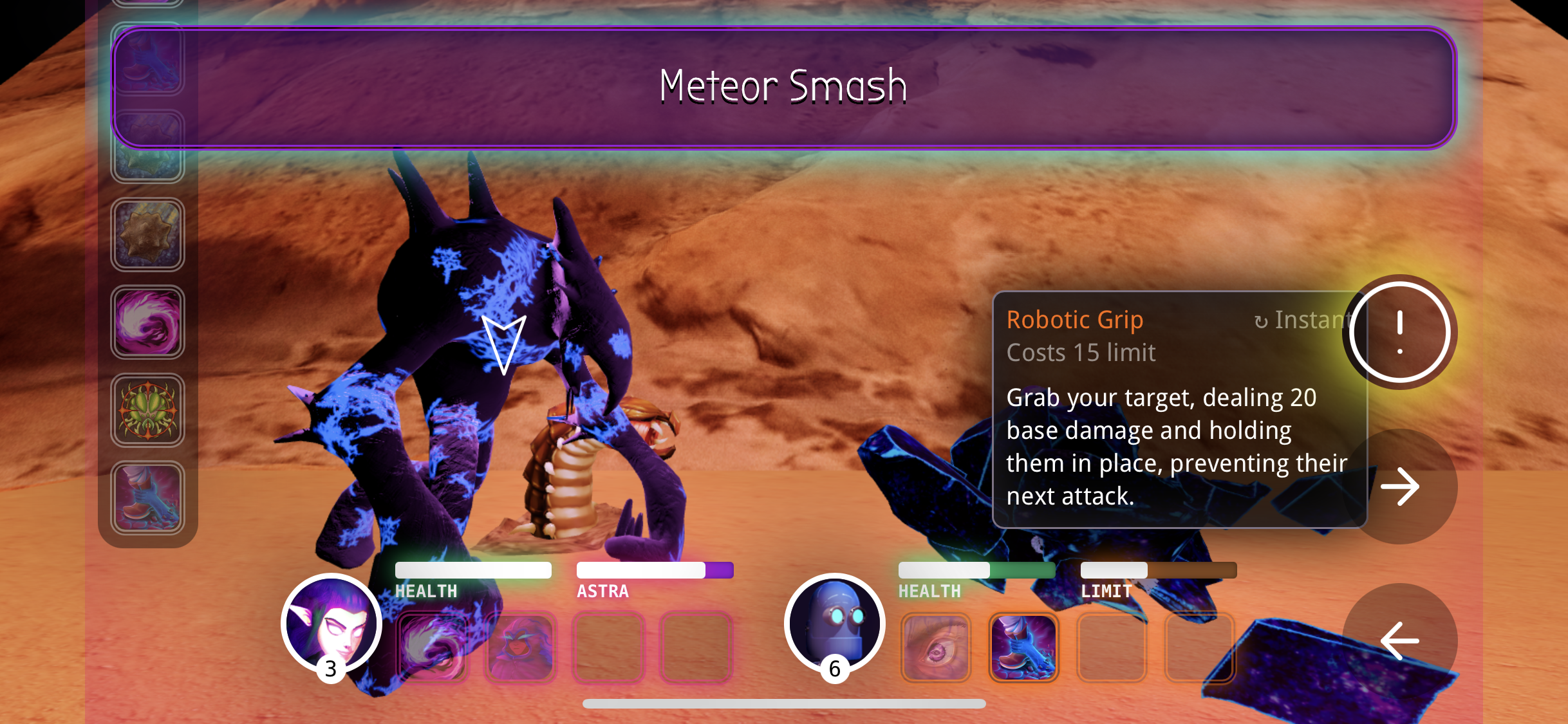1568x724 pixels.
Task: Choose the green beetle ability icon
Action: [x=147, y=411]
